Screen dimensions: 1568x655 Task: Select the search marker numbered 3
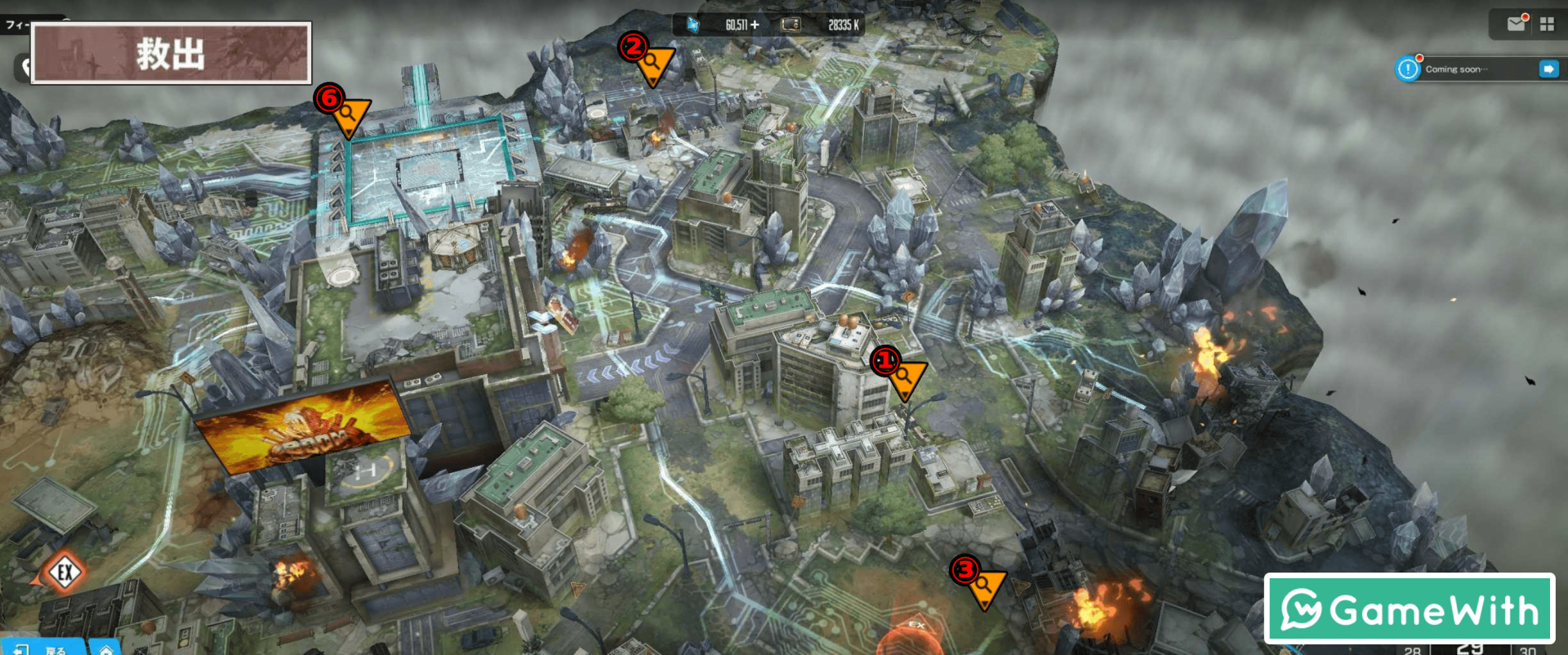tap(984, 586)
